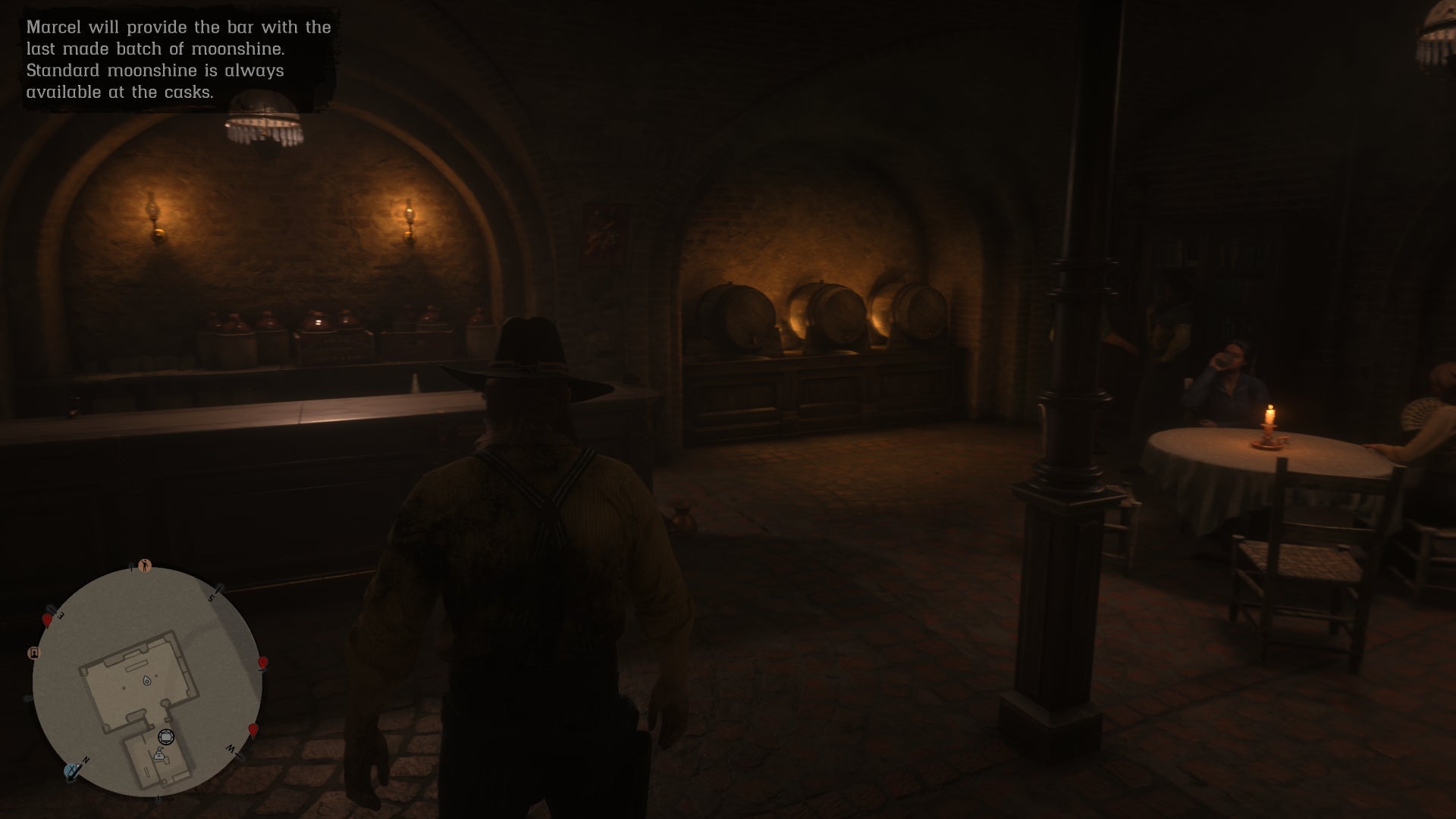This screenshot has height=819, width=1456.
Task: Open the circular minimap
Action: tap(147, 682)
